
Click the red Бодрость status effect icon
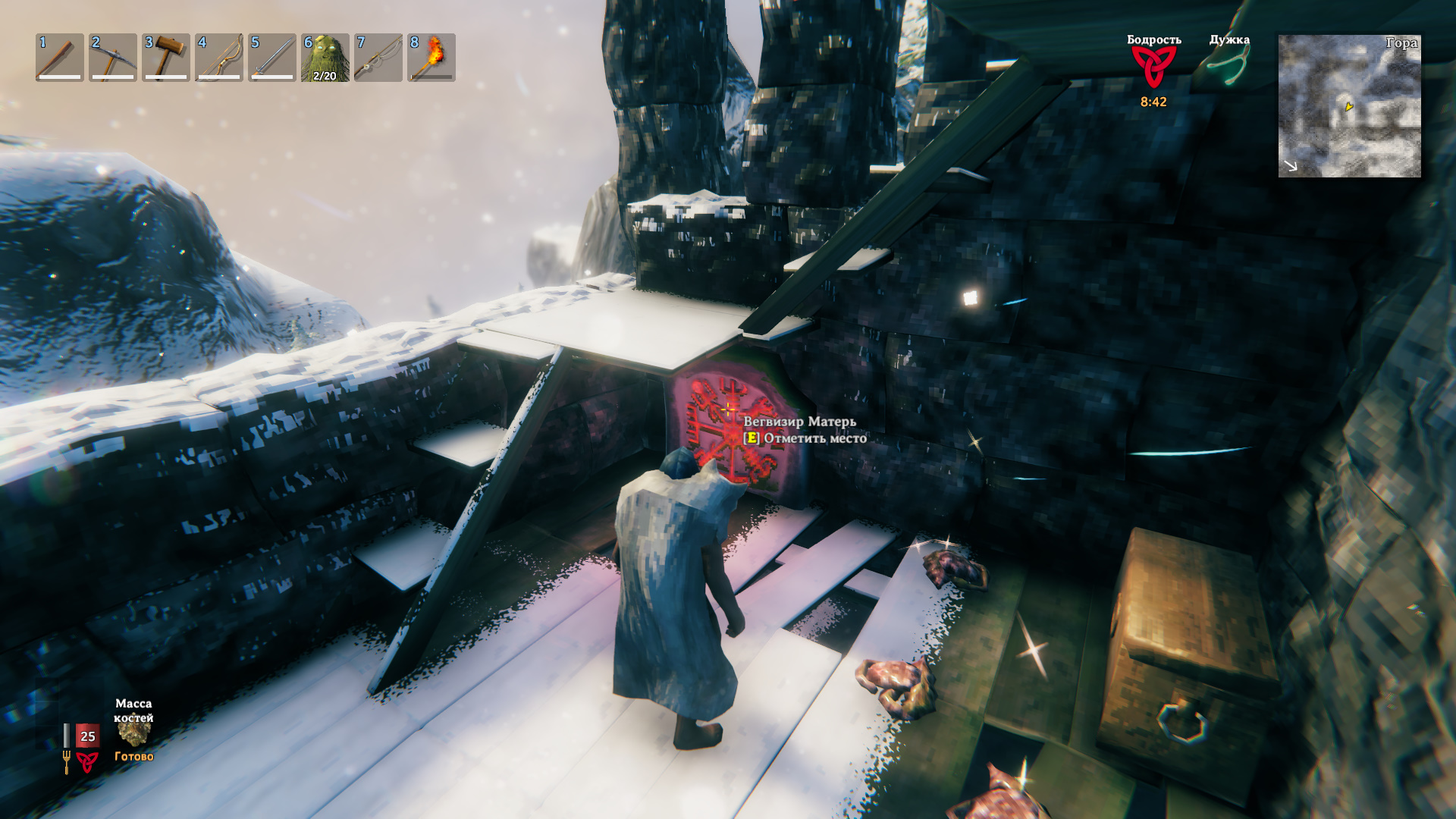tap(1153, 67)
